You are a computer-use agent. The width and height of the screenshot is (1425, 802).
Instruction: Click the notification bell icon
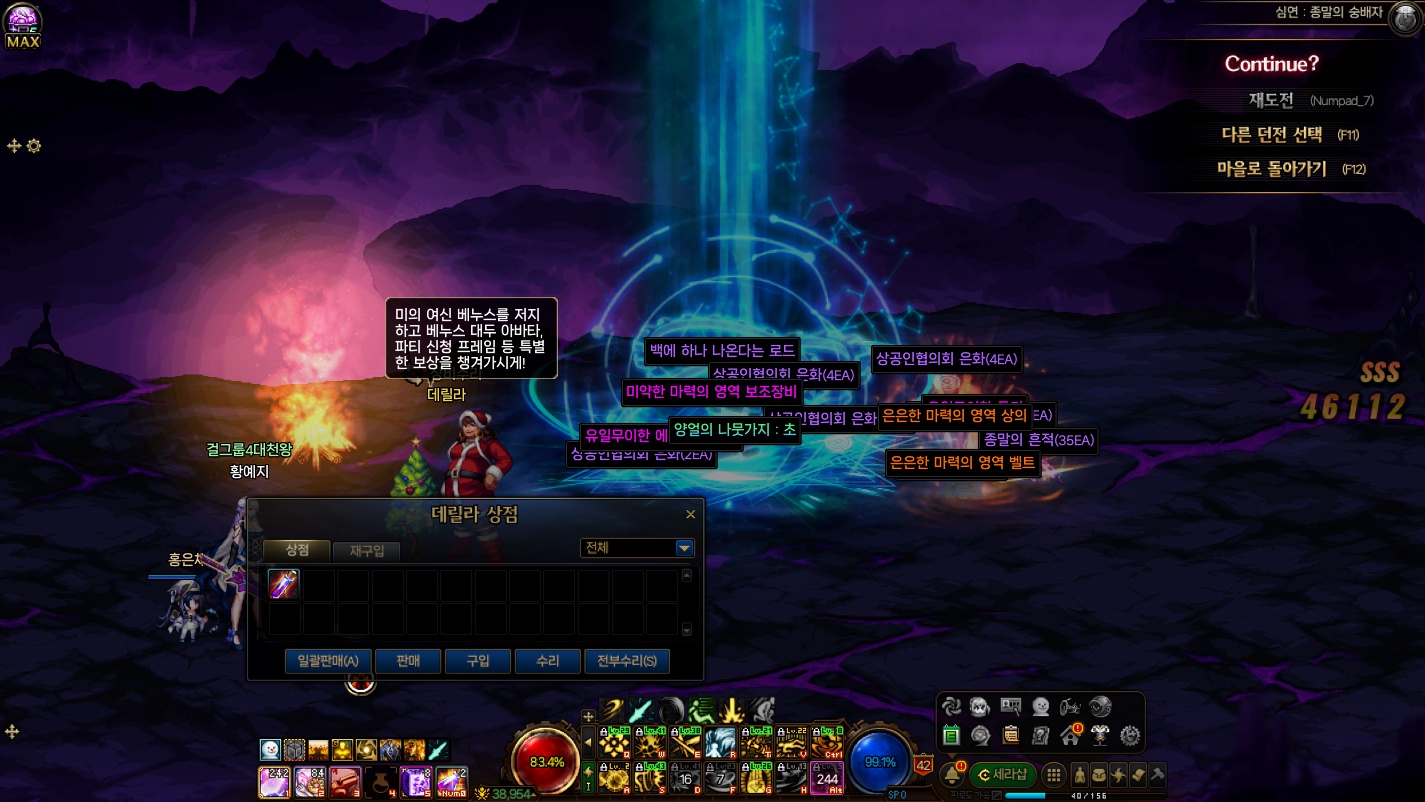pyautogui.click(x=951, y=775)
